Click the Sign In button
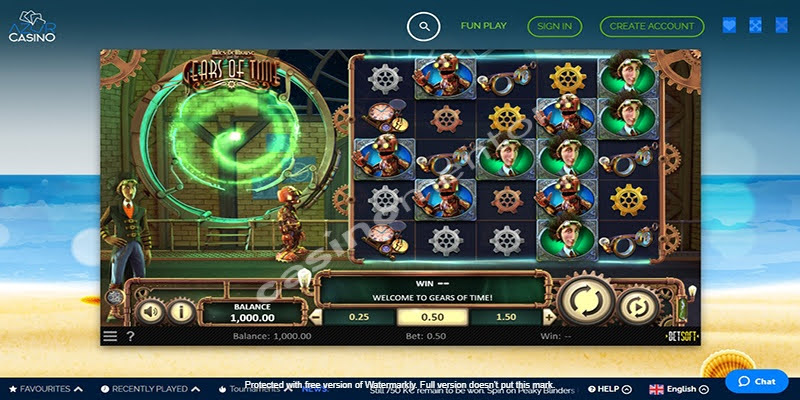 (555, 26)
